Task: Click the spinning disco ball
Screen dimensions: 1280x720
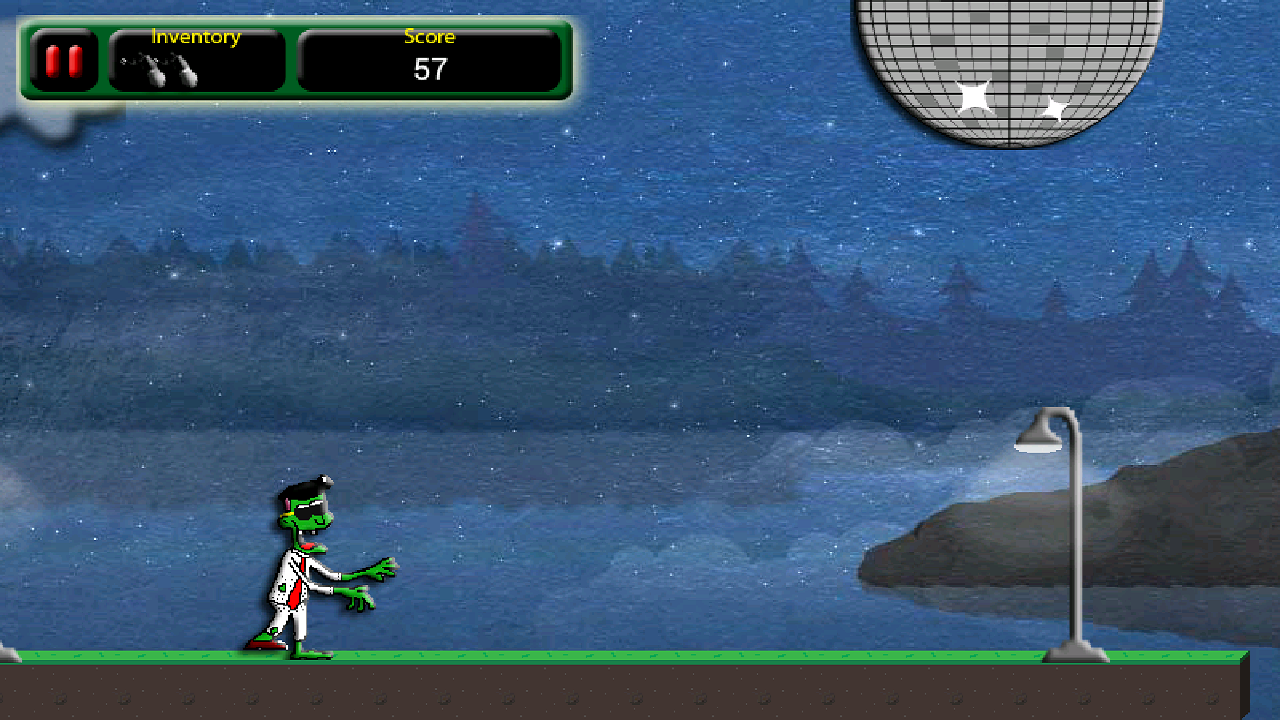Action: [1010, 60]
